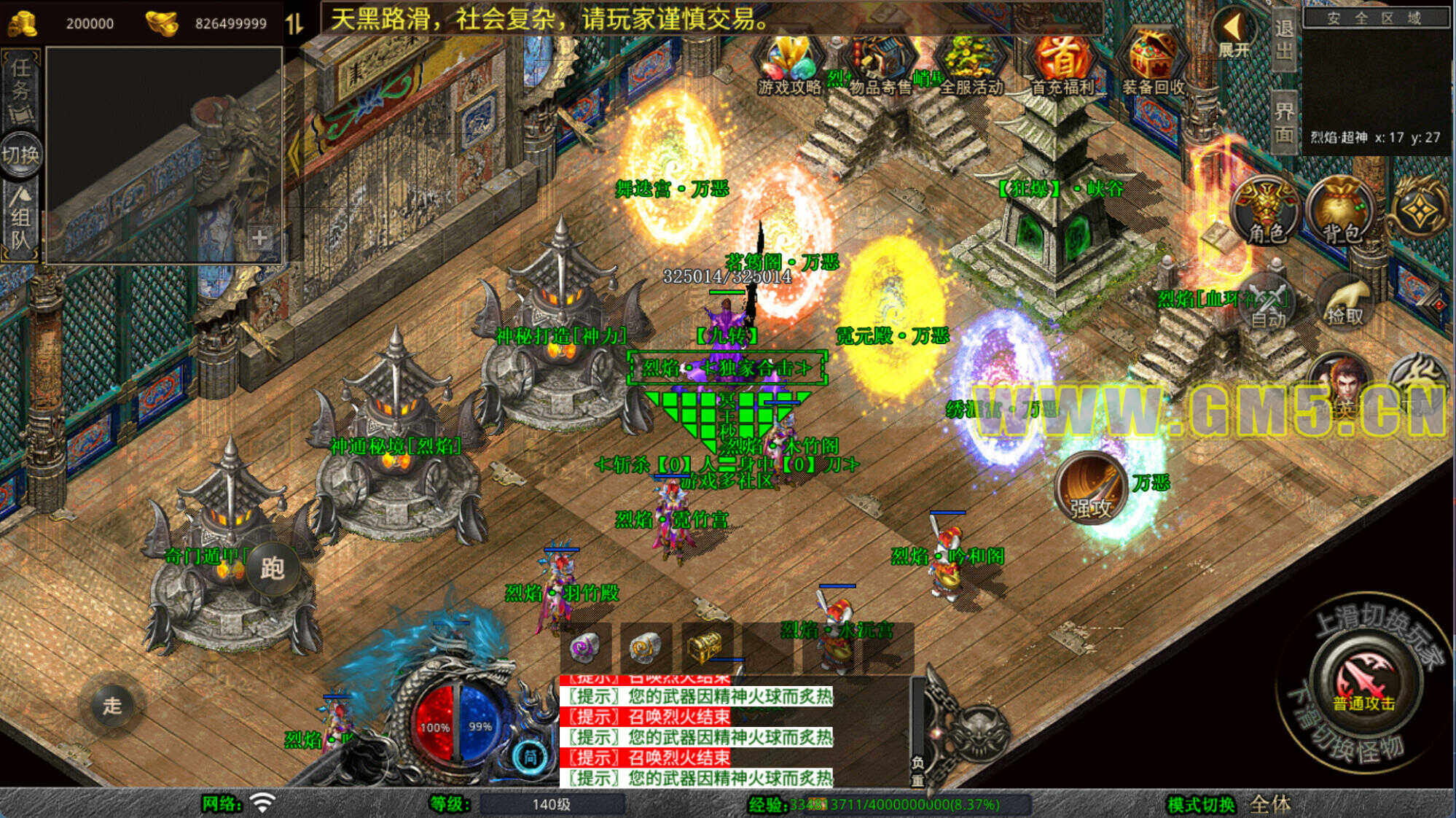Click 模式切换 attack mode switch
The height and width of the screenshot is (818, 1456).
point(1201,804)
